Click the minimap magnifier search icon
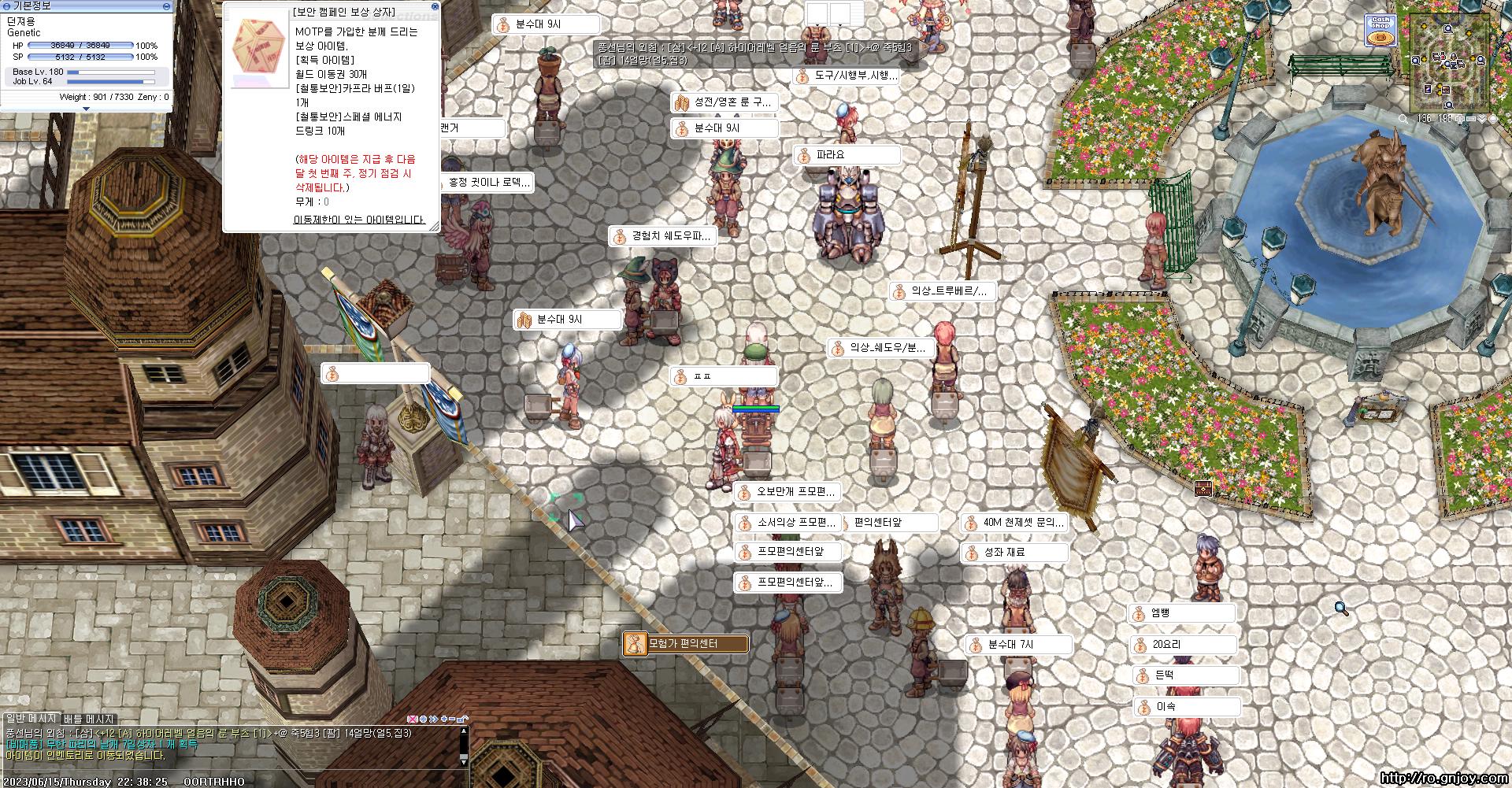This screenshot has height=788, width=1512. pos(1403,119)
